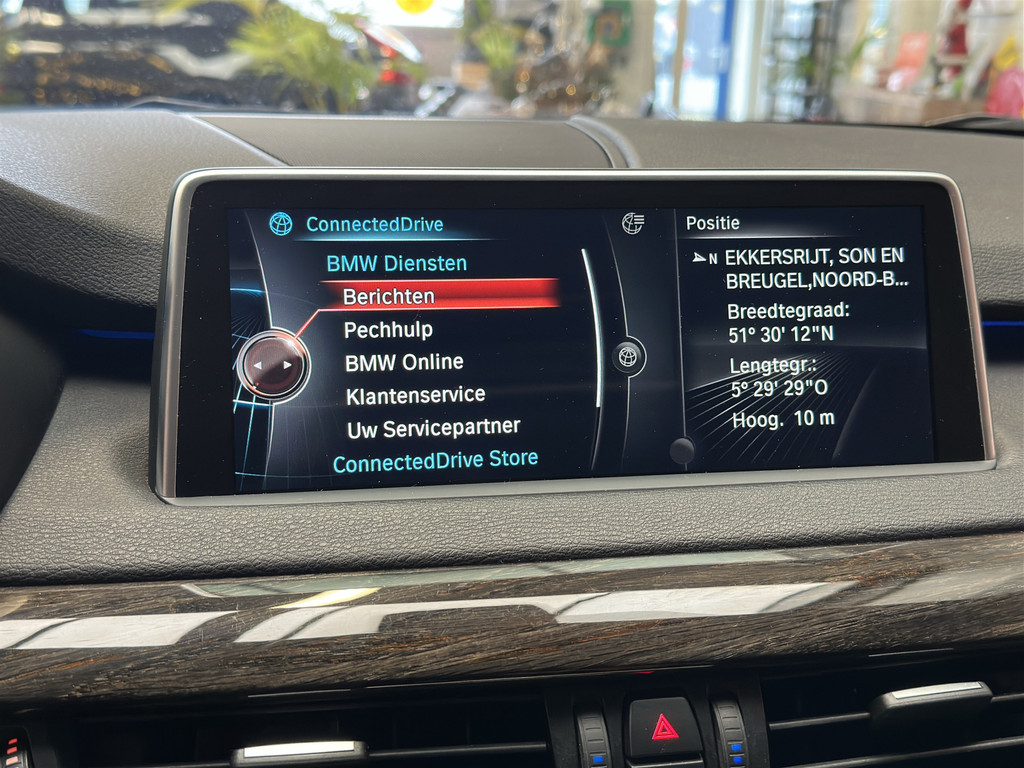1024x768 pixels.
Task: Open the ConnectedDrive Store
Action: pyautogui.click(x=435, y=462)
